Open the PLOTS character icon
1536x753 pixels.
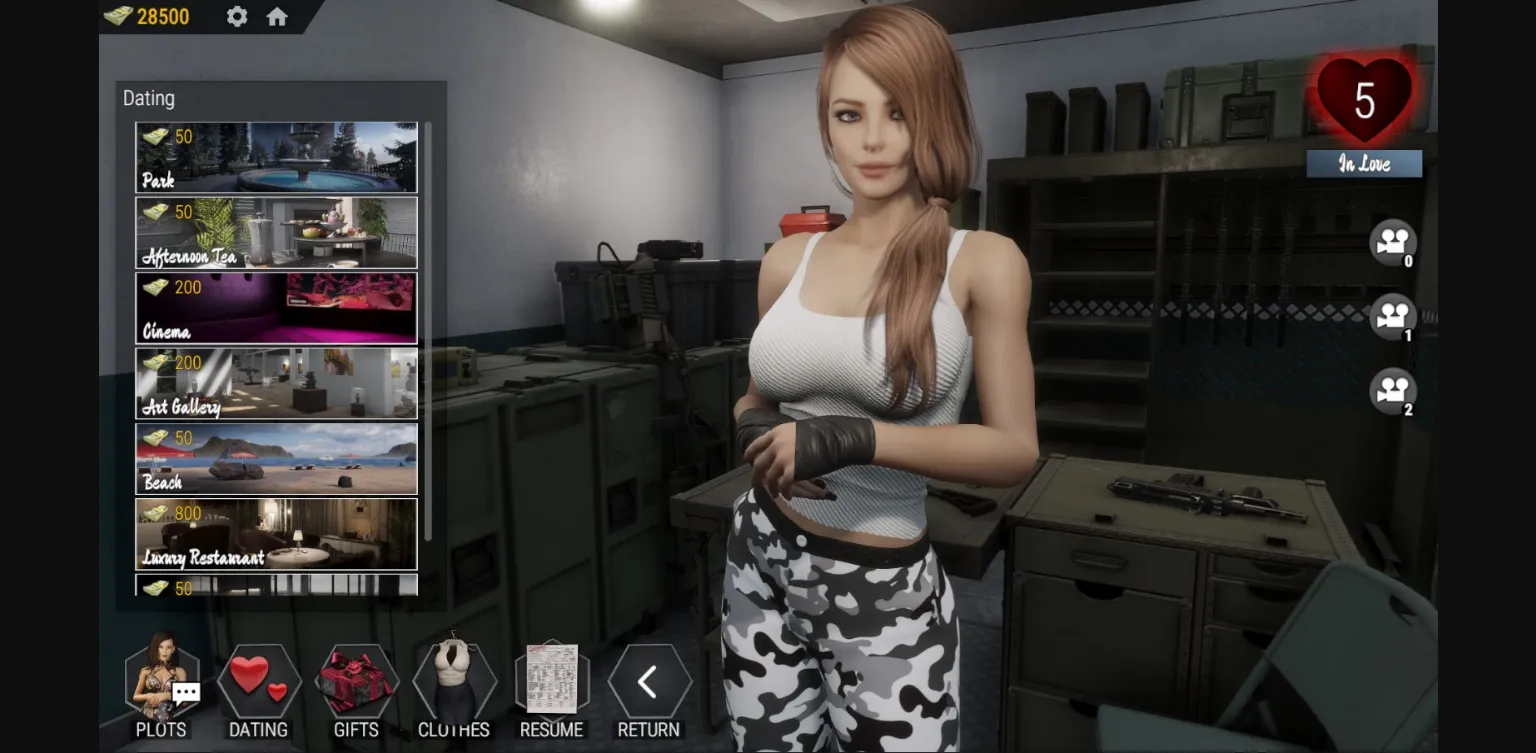[163, 684]
